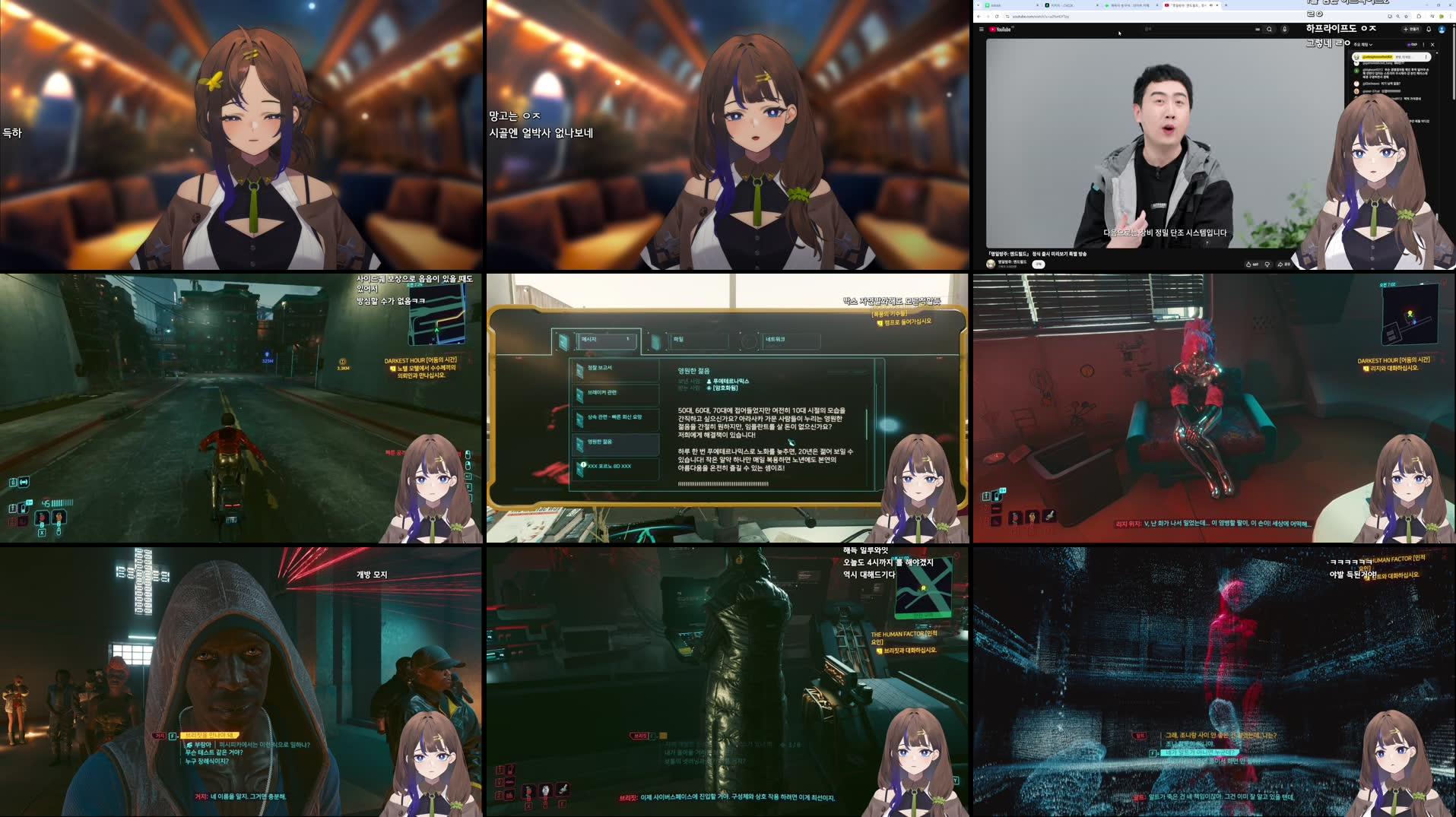Screen dimensions: 1456x817
Task: Mute the YouTube tab's speaker icon
Action: coord(1211,5)
